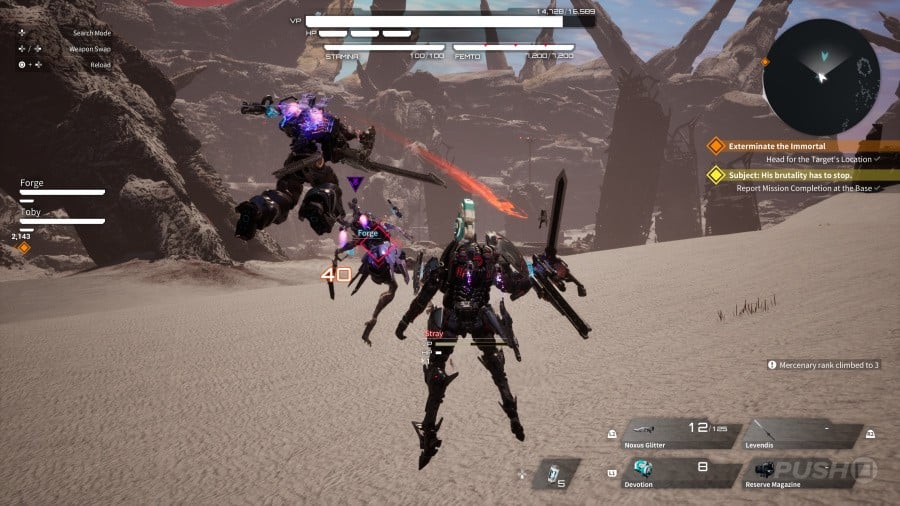Select the Exterminate the Immortal objective
Viewport: 900px width, 506px height.
click(777, 146)
